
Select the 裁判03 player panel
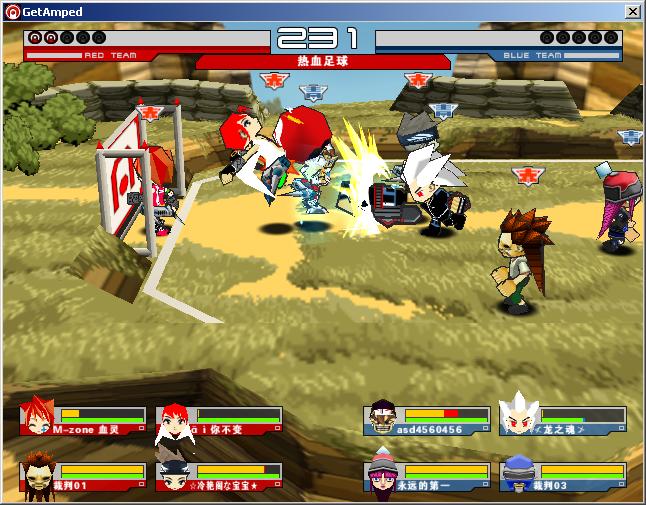[x=563, y=476]
